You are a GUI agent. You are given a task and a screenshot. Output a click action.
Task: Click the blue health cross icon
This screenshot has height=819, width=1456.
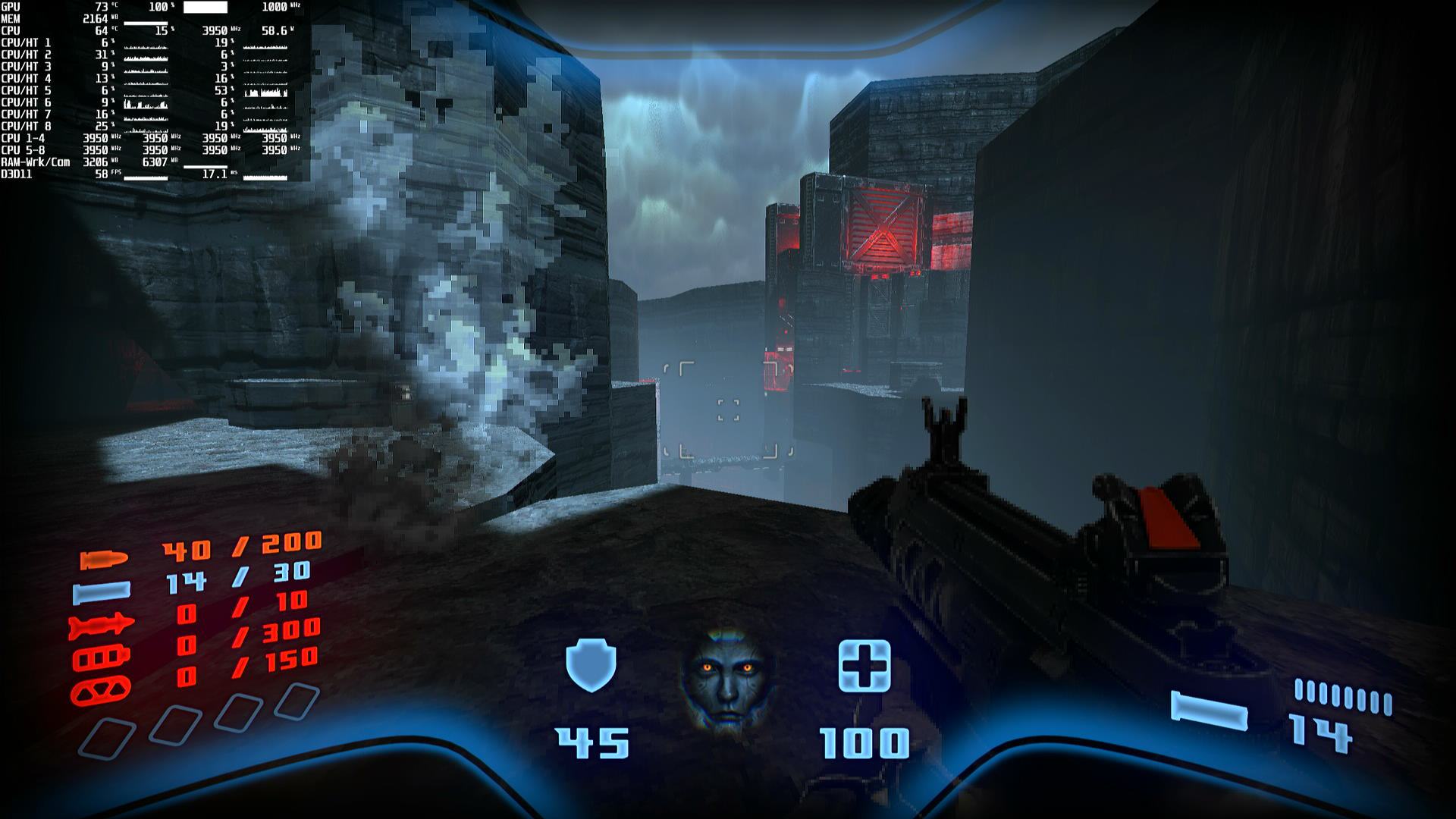click(864, 666)
